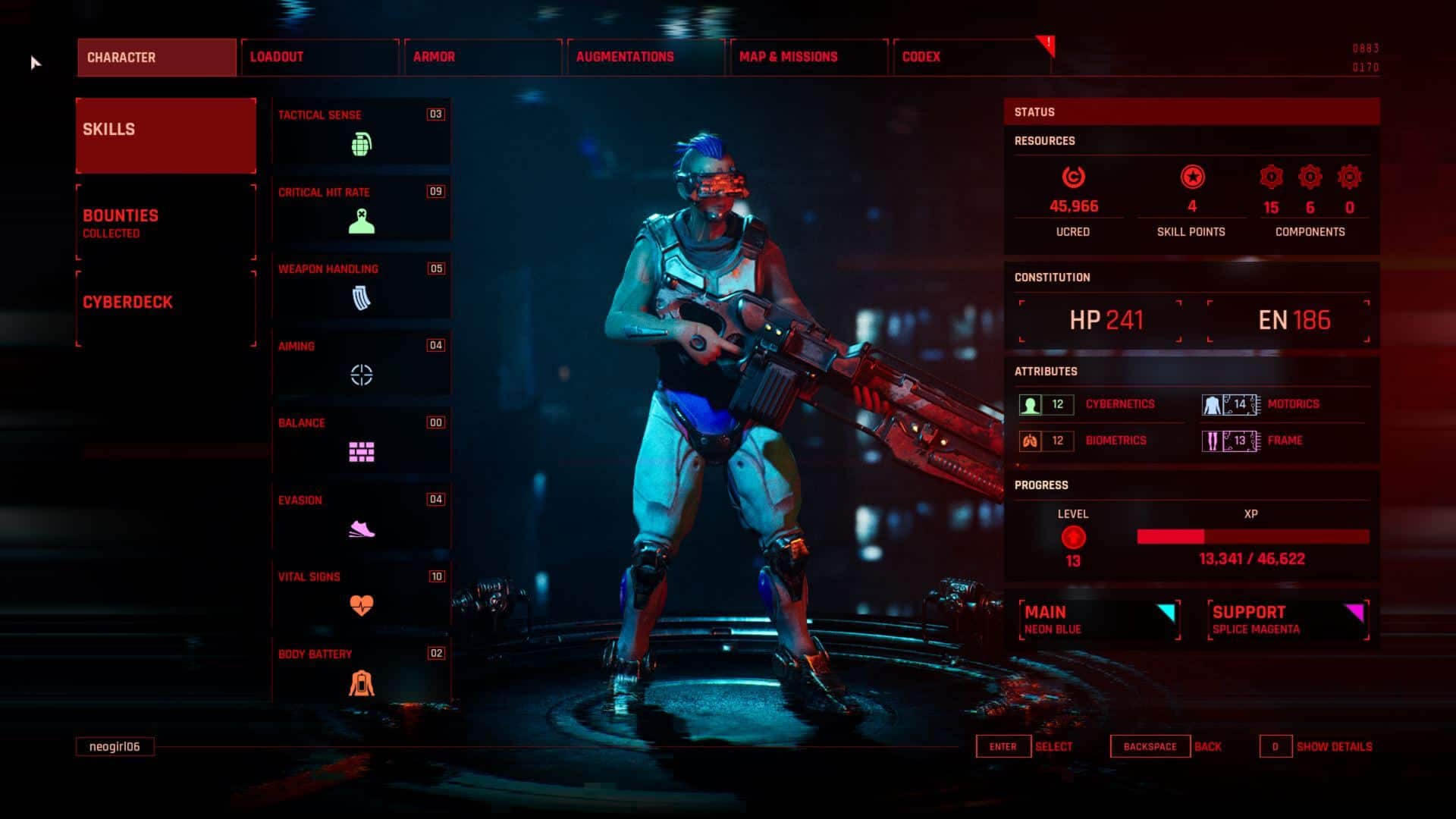Open Bounties Collected section
This screenshot has width=1456, height=819.
tap(165, 222)
